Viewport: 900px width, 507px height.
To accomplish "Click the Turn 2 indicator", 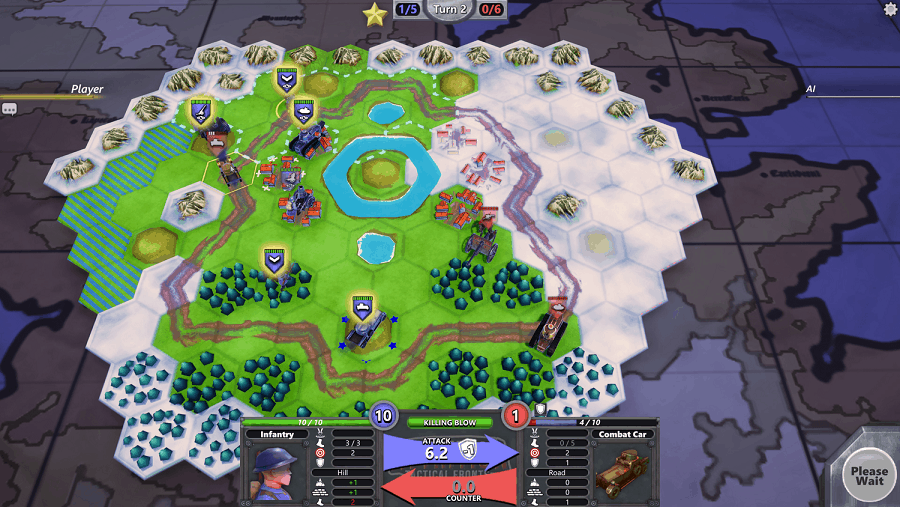I will [x=450, y=9].
